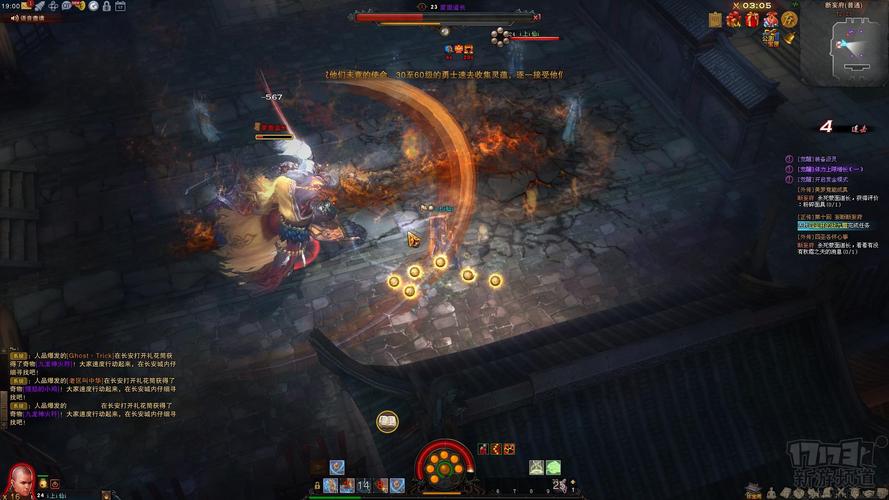
Task: Open the red gift box icon
Action: tap(751, 19)
